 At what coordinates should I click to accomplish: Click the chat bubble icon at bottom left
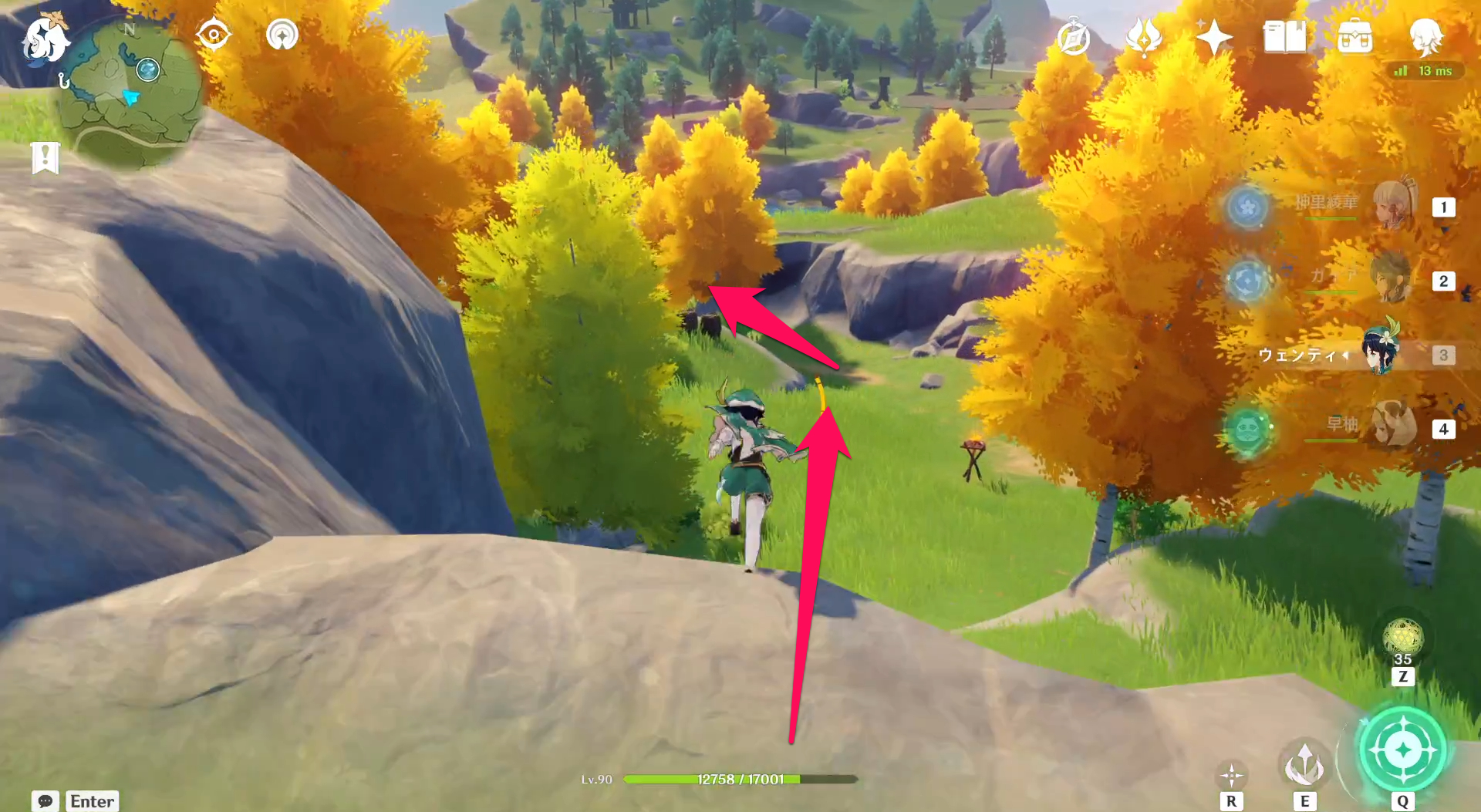[46, 801]
